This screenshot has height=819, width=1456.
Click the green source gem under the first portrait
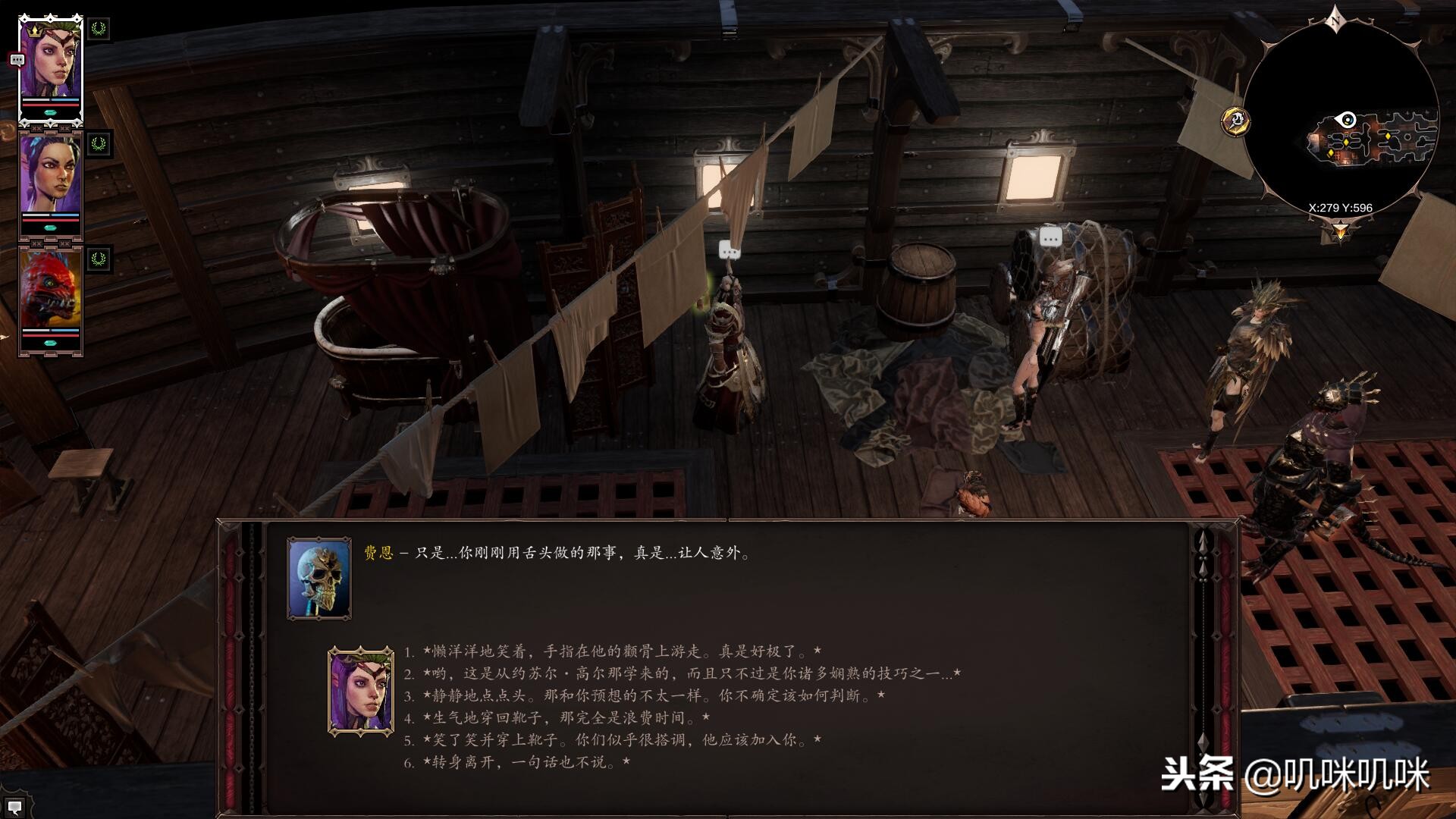pos(49,113)
